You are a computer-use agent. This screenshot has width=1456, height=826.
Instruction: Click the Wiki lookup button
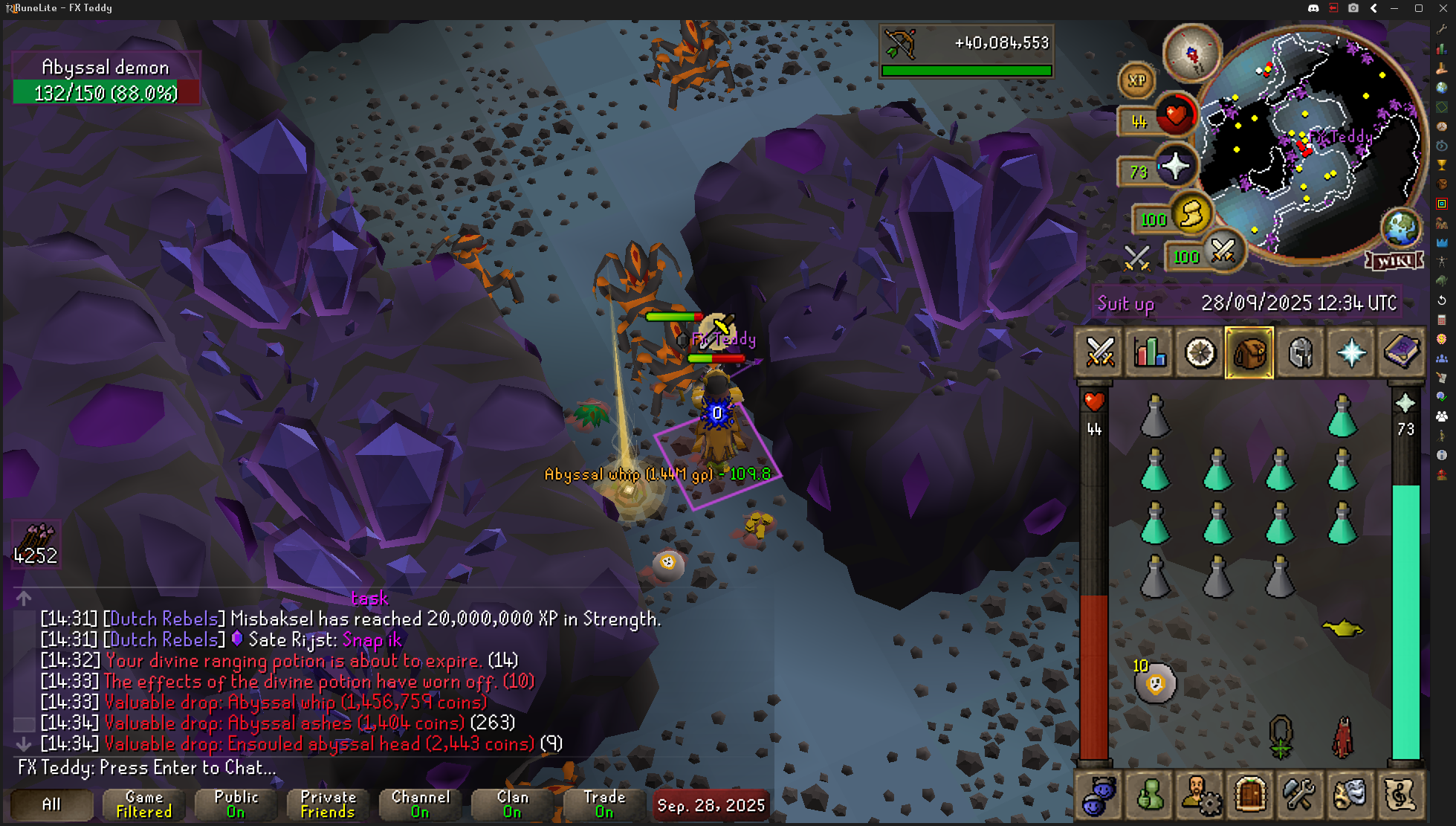click(1394, 261)
